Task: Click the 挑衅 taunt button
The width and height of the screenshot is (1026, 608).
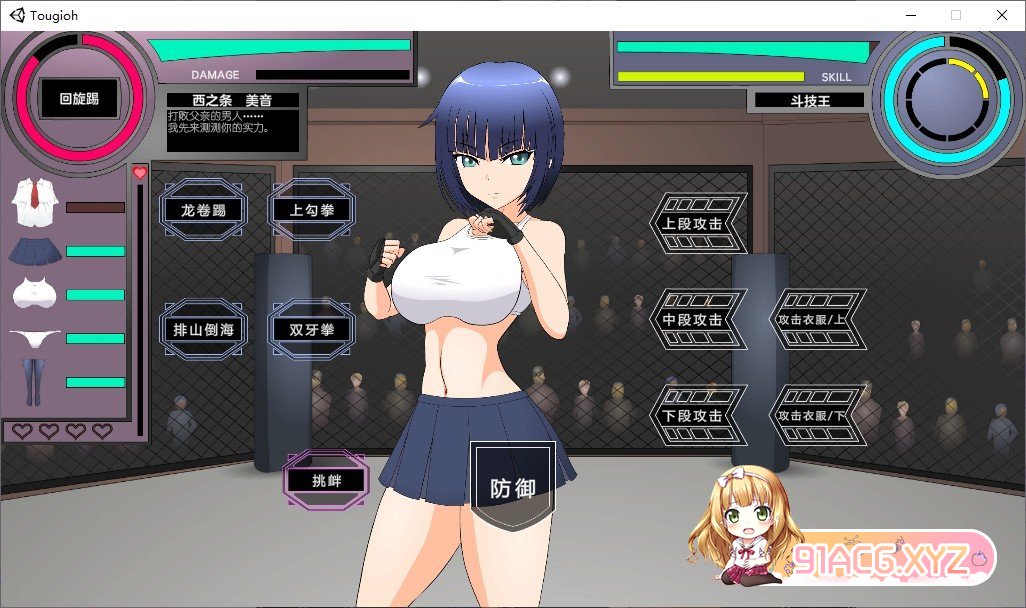Action: coord(326,480)
